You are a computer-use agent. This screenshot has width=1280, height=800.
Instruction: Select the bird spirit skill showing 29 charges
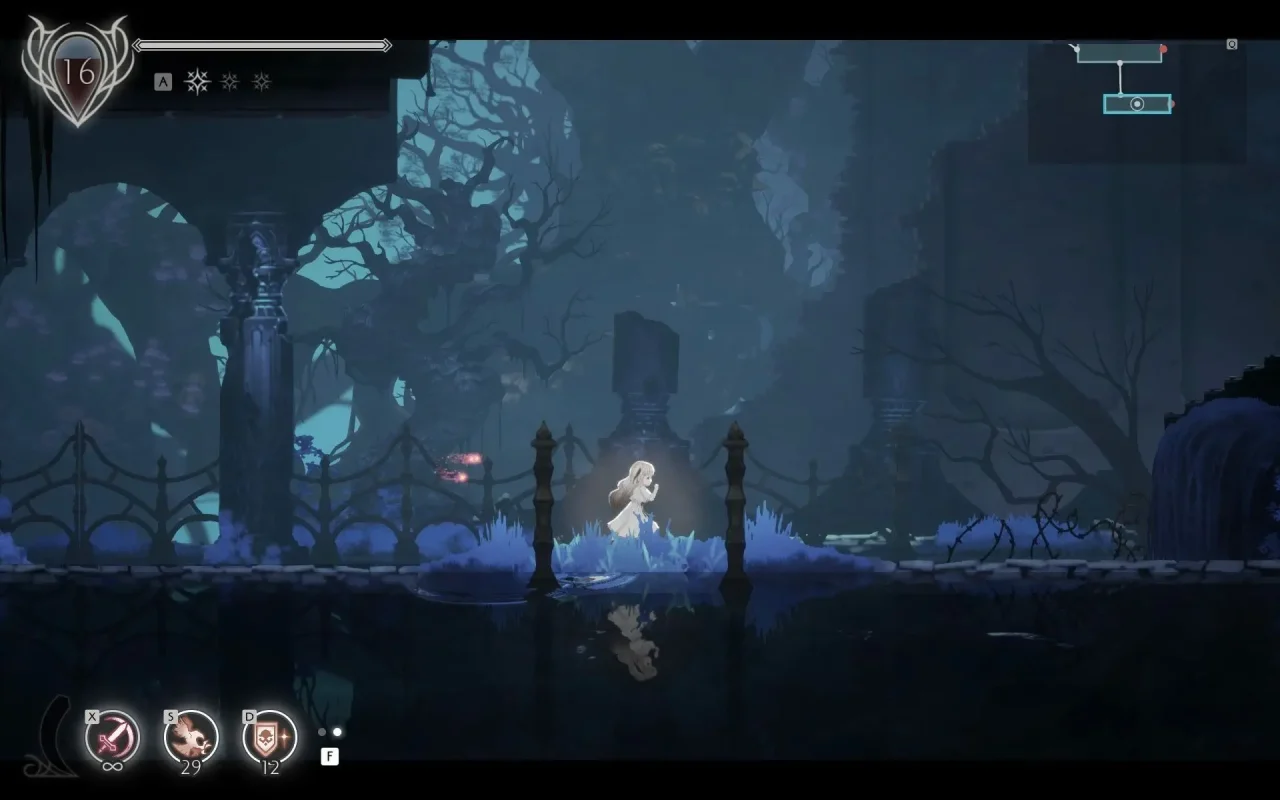point(193,737)
